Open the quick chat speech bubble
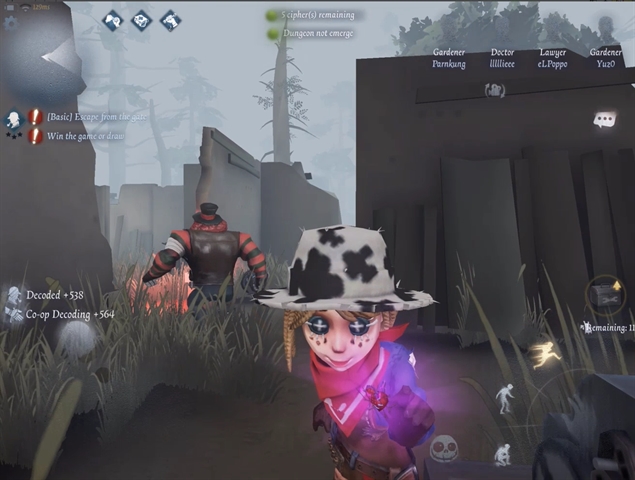Screen dimensions: 635x480 pyautogui.click(x=604, y=120)
